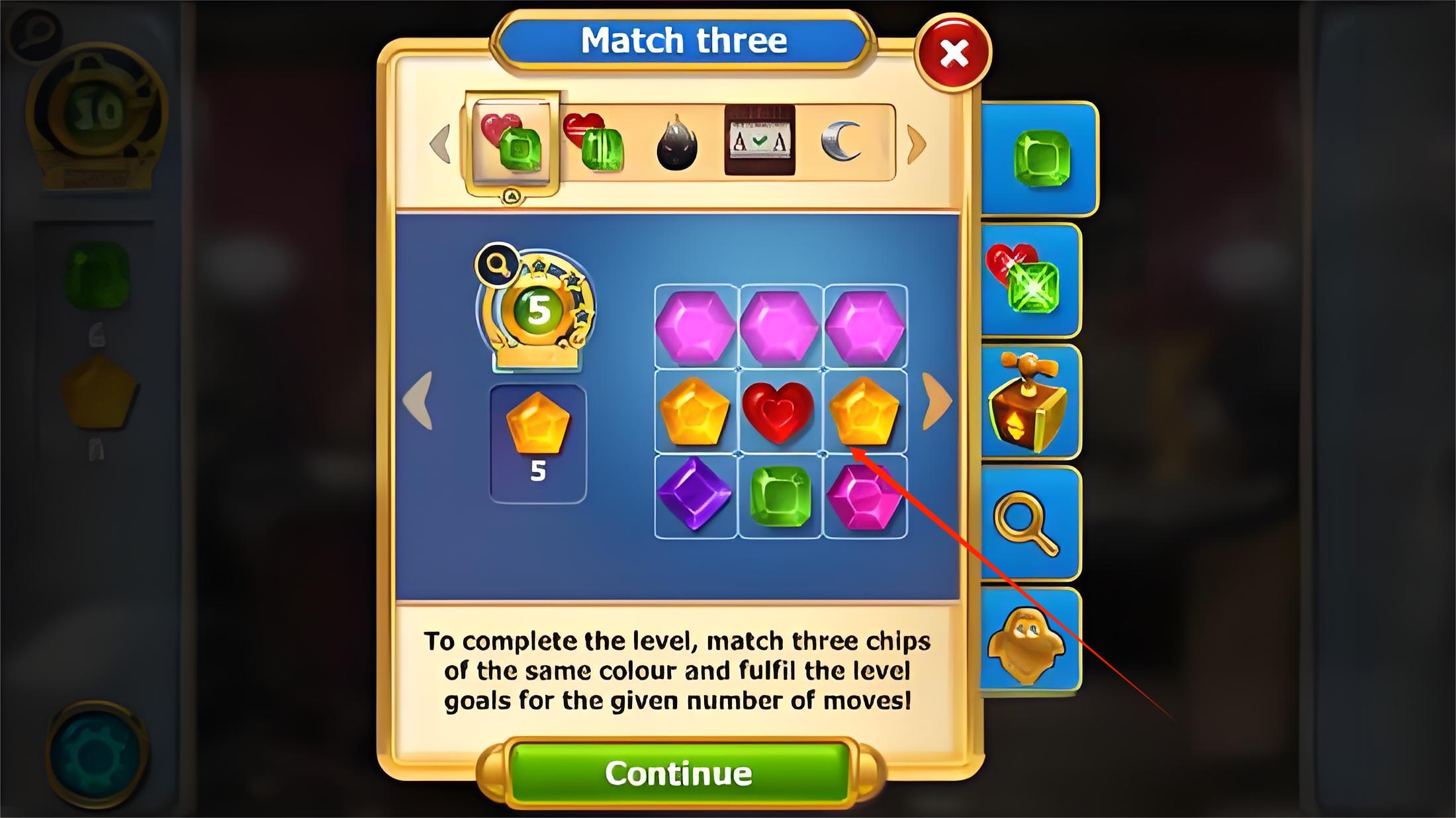Select the green square gem chip
This screenshot has width=1456, height=818.
780,496
